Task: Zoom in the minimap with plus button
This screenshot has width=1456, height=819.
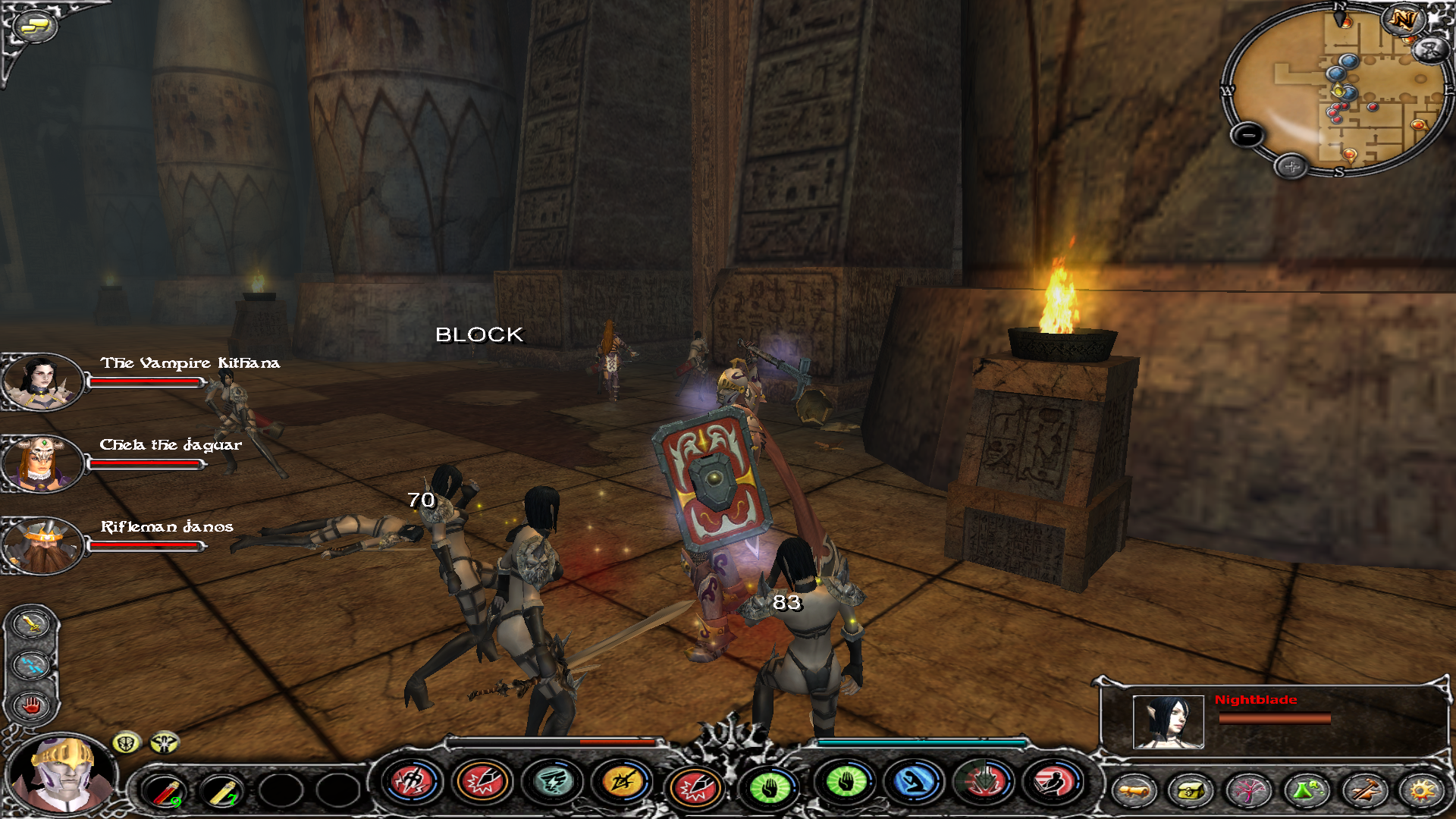Action: click(x=1291, y=166)
